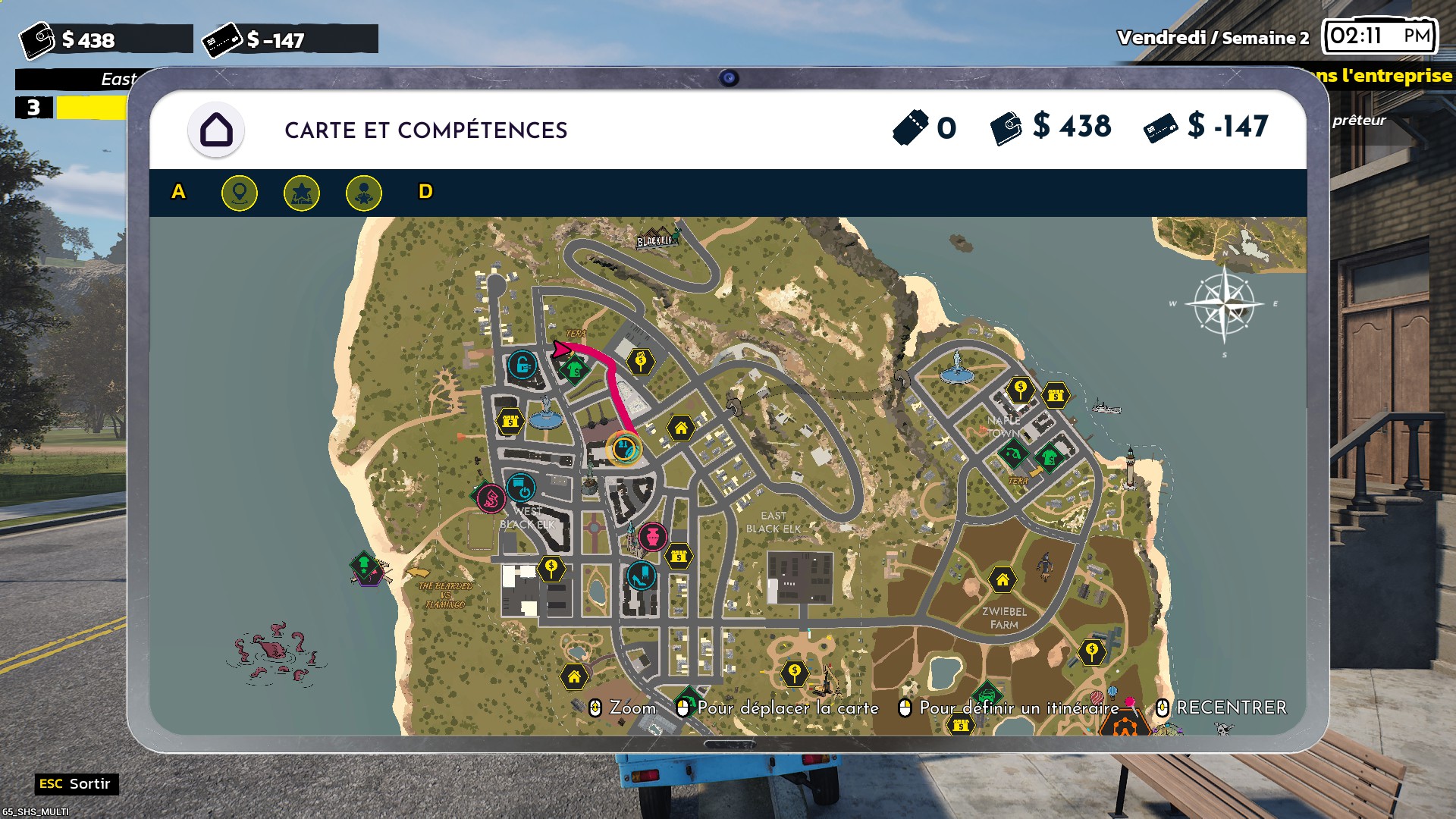This screenshot has width=1456, height=819.
Task: Go to the tablet home screen
Action: [x=216, y=130]
